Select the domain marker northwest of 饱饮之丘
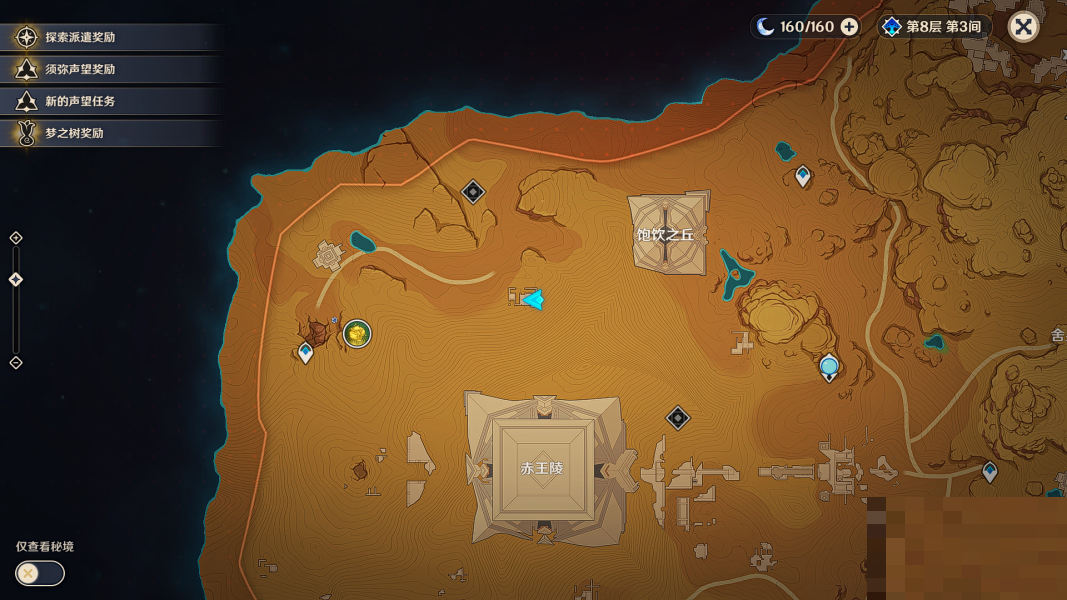Image resolution: width=1067 pixels, height=600 pixels. click(x=473, y=192)
